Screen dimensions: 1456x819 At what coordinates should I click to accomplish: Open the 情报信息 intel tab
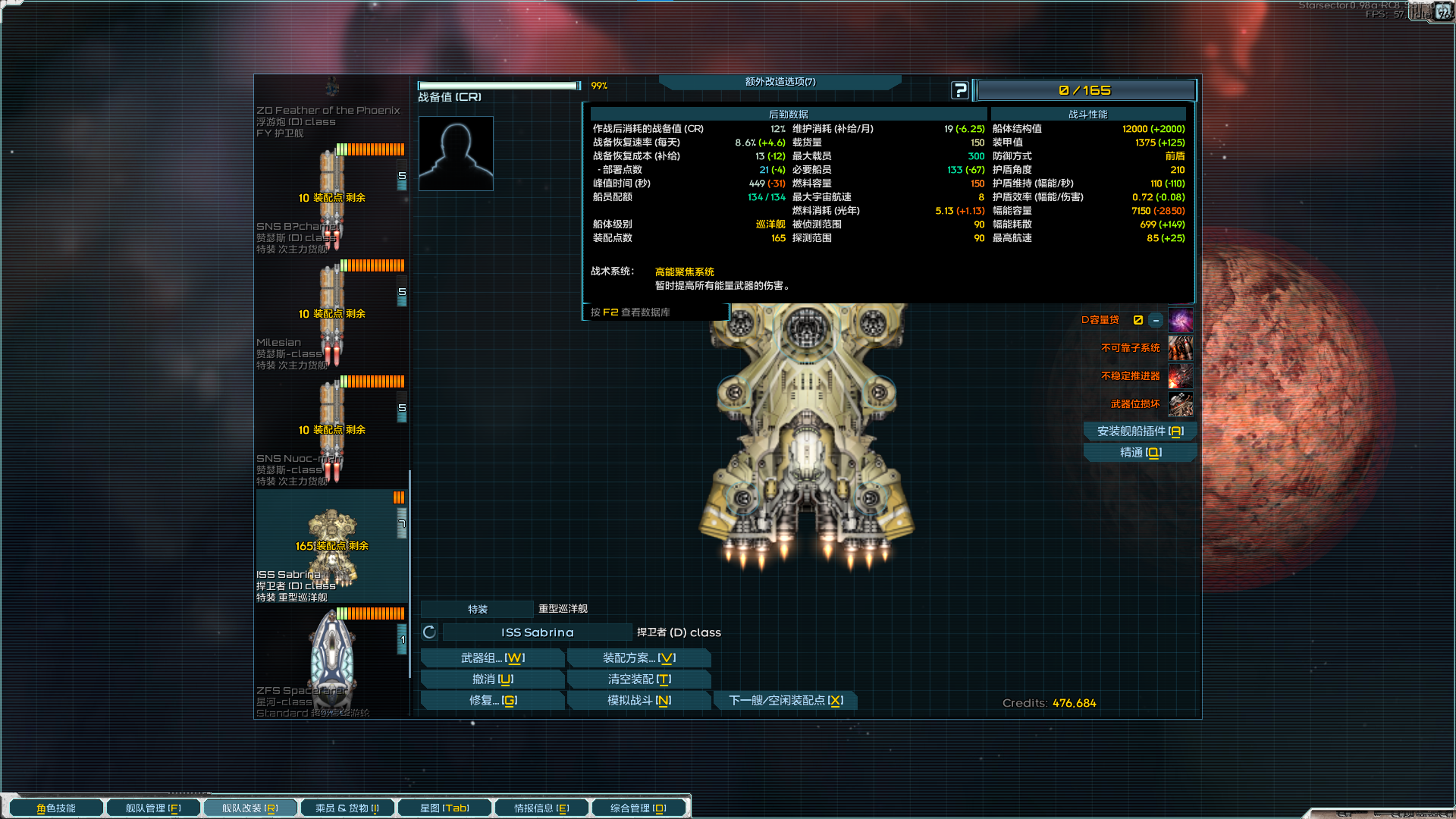click(541, 808)
